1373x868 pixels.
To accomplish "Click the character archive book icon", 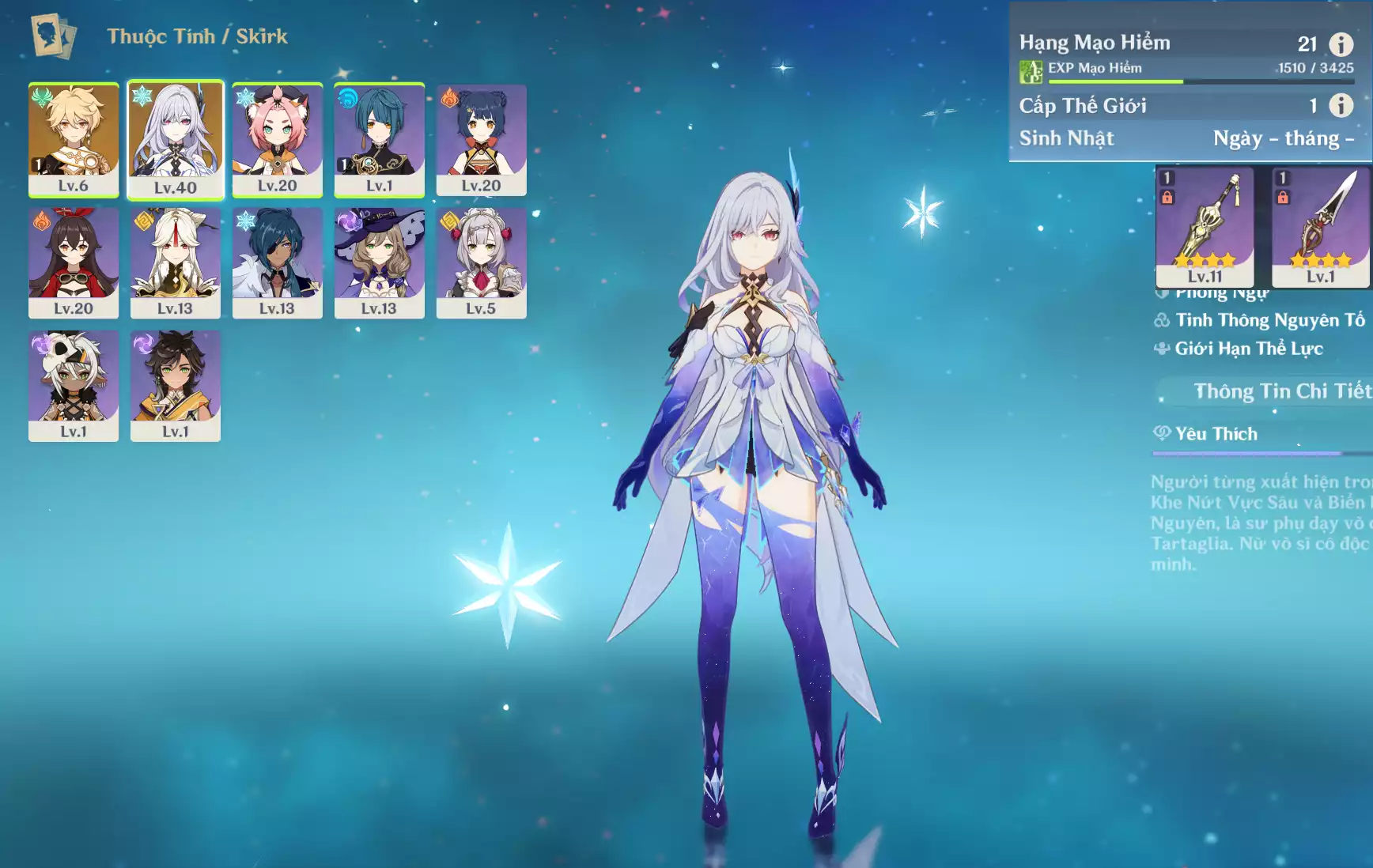I will click(54, 36).
